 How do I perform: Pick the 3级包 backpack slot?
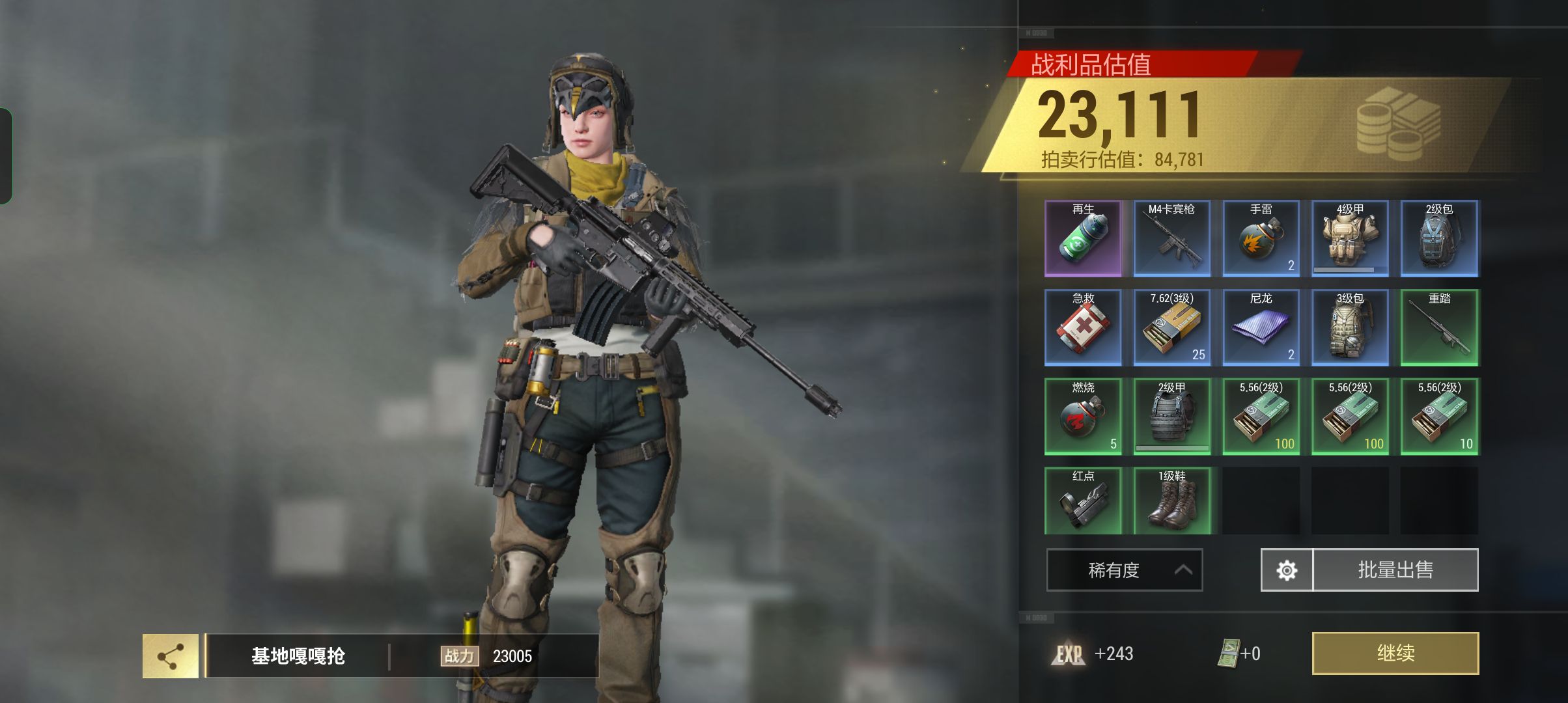tap(1350, 327)
